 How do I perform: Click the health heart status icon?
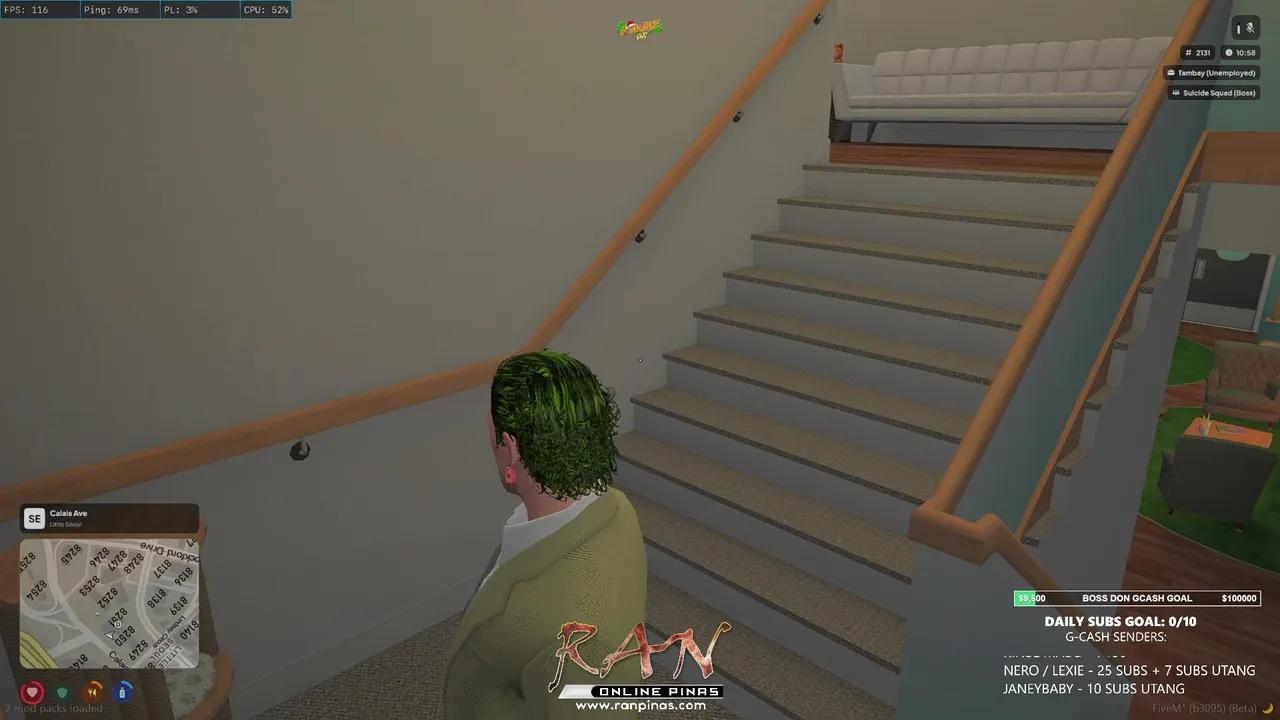point(32,691)
